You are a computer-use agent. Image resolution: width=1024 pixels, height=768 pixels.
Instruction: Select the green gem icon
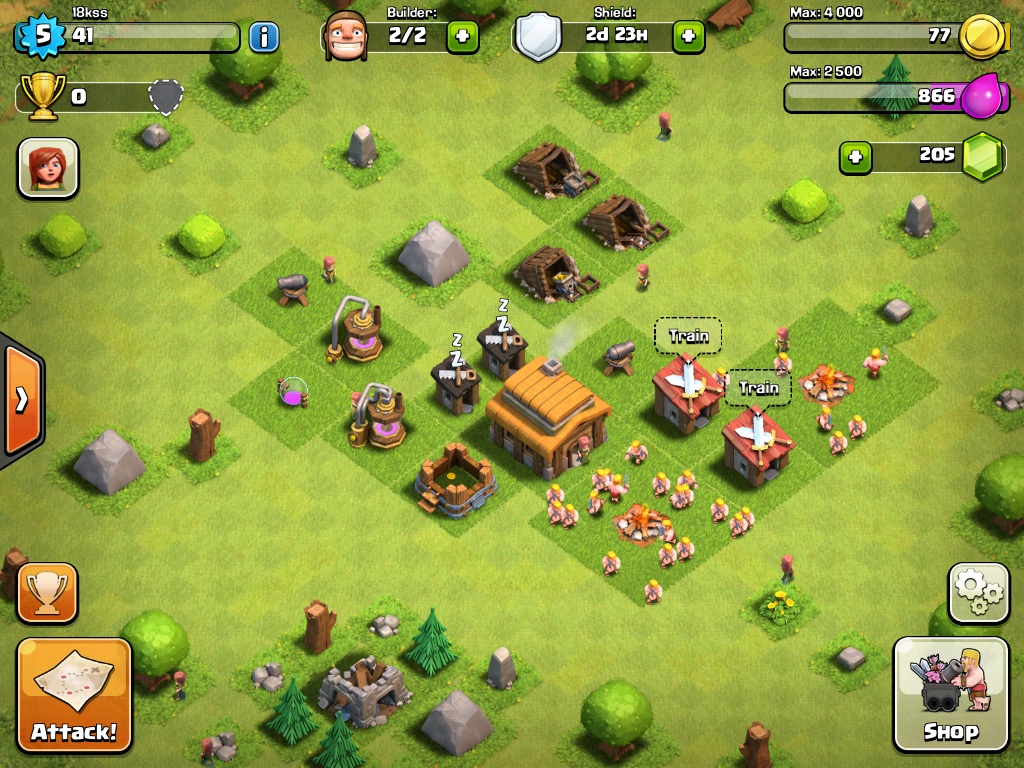pos(983,156)
